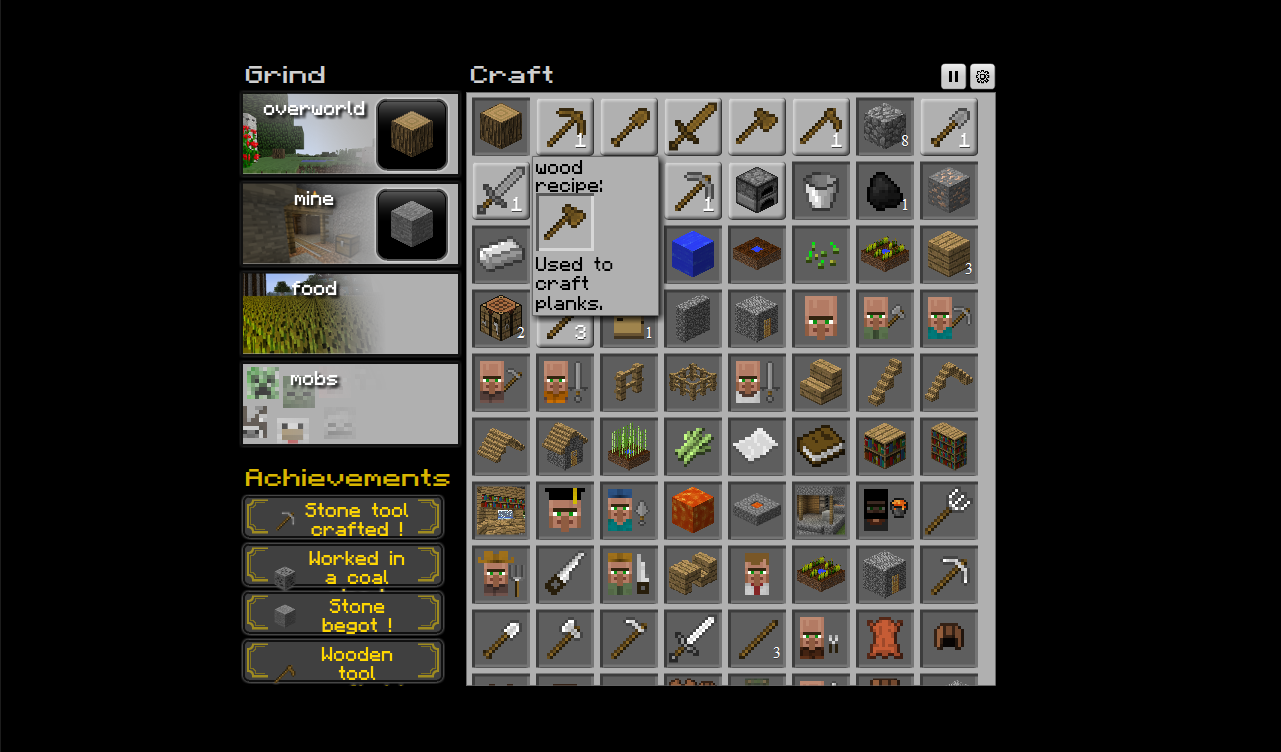Viewport: 1281px width, 752px height.
Task: Craft sticks
Action: pos(565,330)
